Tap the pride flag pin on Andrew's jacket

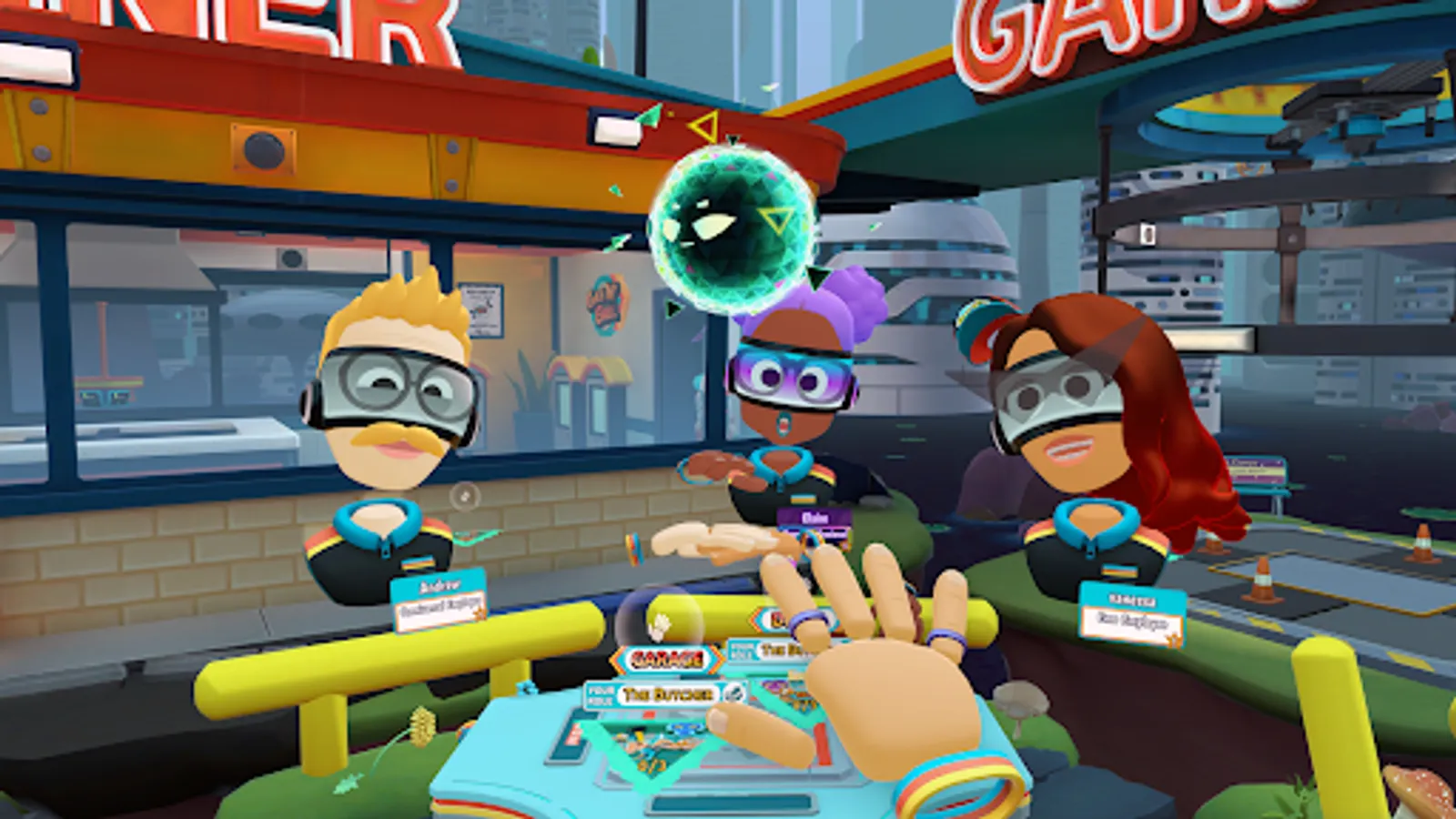click(x=418, y=563)
